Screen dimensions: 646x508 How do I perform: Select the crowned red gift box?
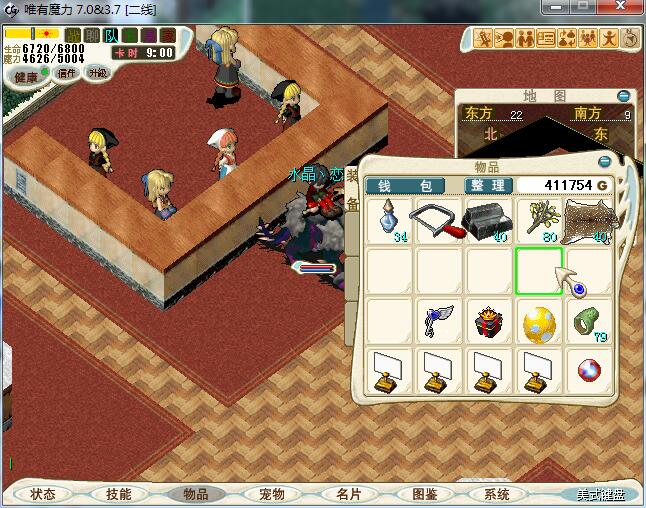coord(489,322)
